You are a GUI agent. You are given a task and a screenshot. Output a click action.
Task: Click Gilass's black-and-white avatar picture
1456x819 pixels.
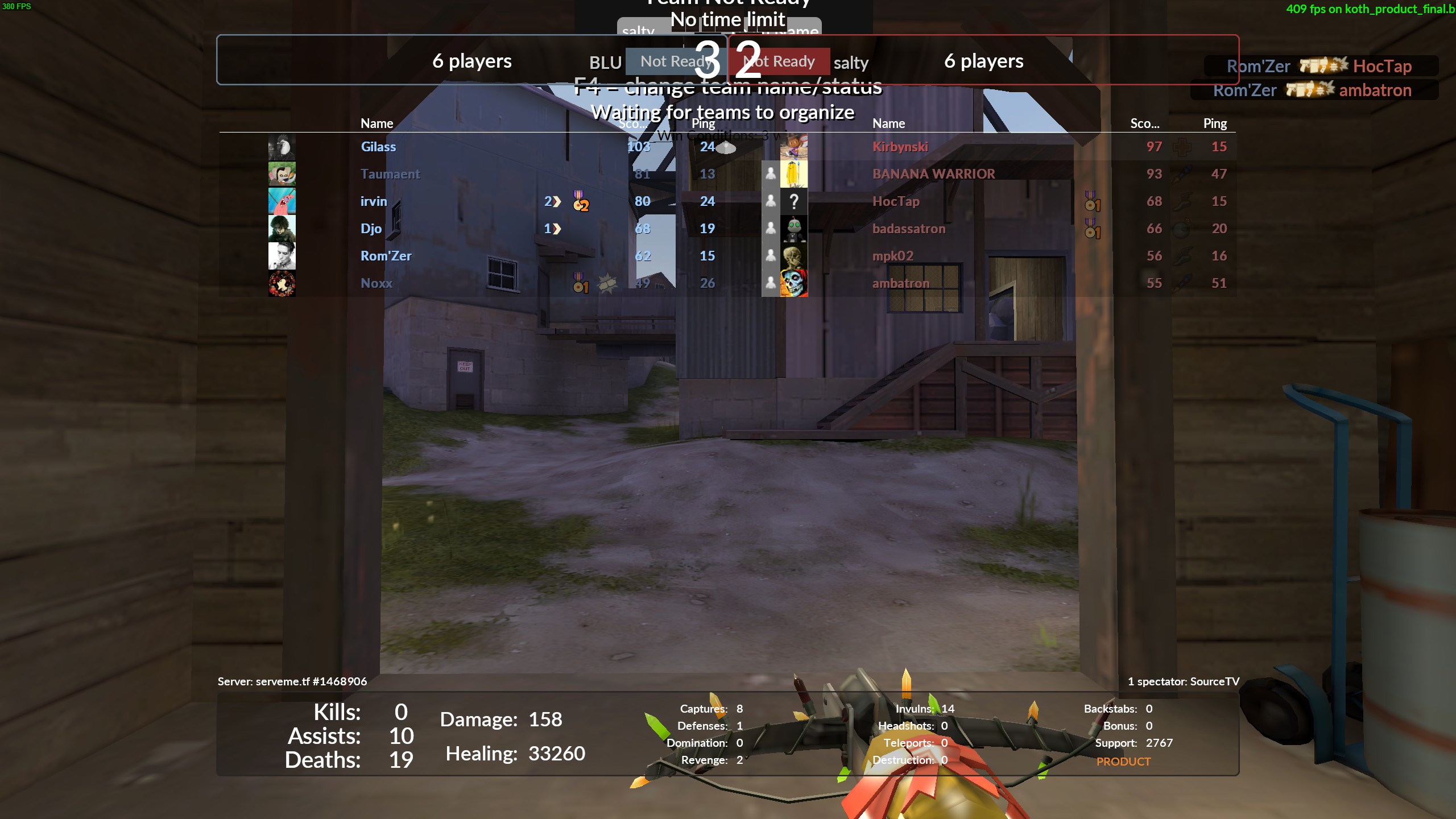(282, 147)
